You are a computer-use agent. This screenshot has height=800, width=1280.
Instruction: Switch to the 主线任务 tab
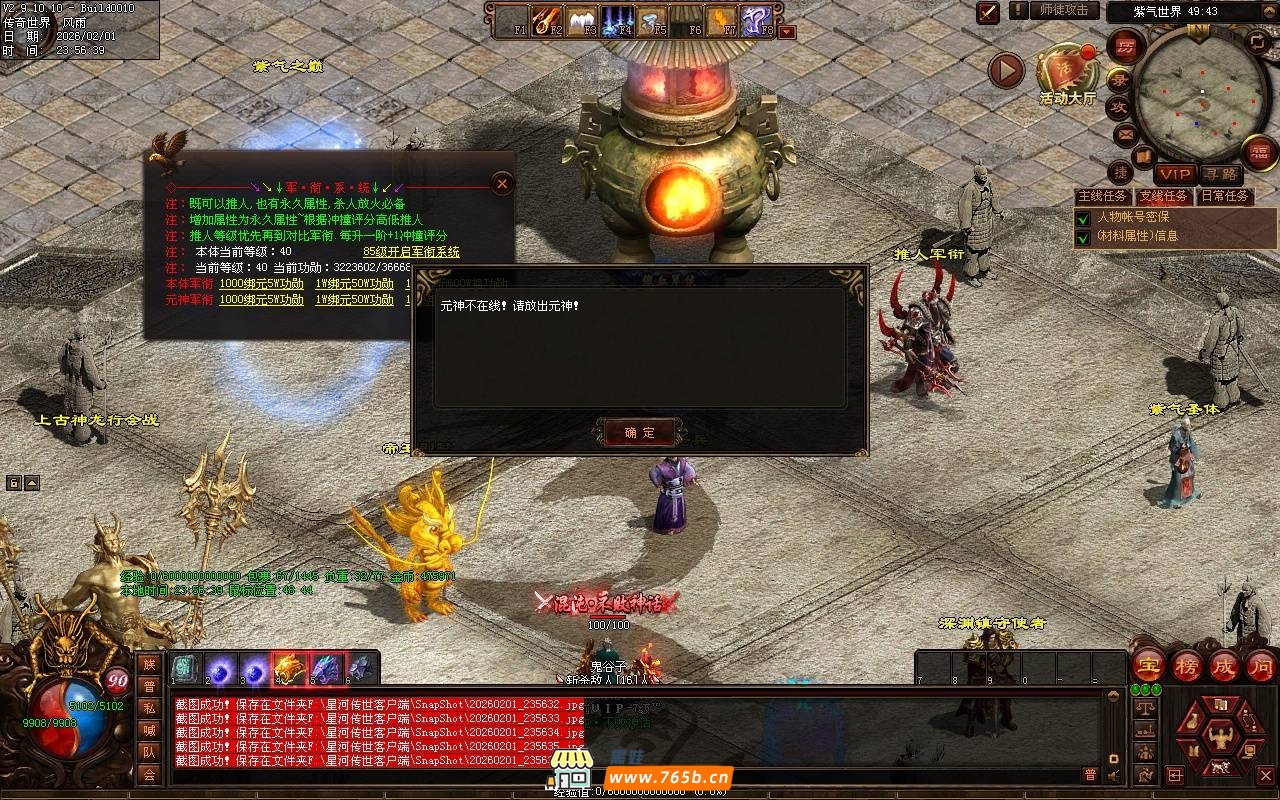click(x=1103, y=196)
